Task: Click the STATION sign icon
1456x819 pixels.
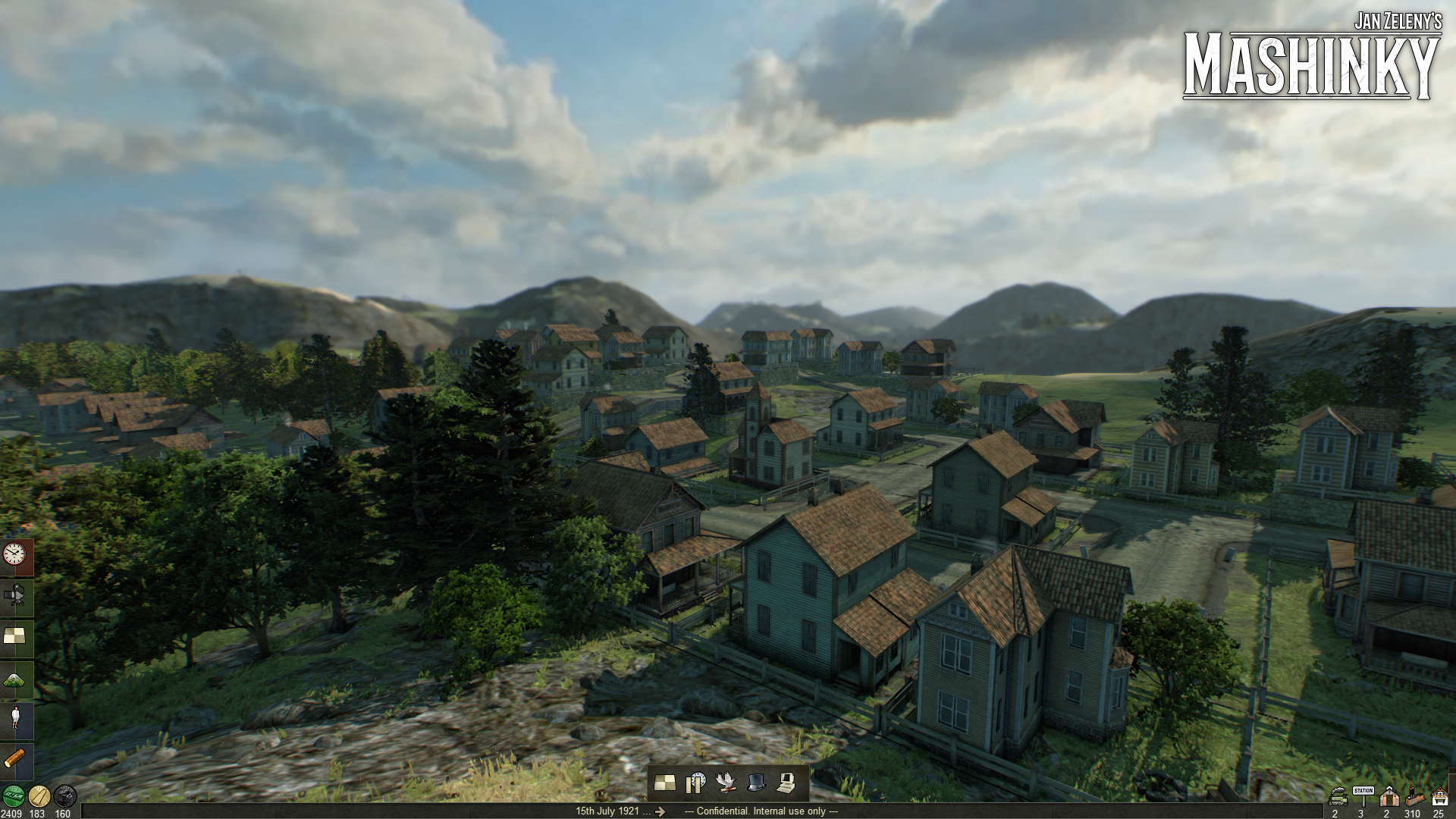Action: [1363, 794]
